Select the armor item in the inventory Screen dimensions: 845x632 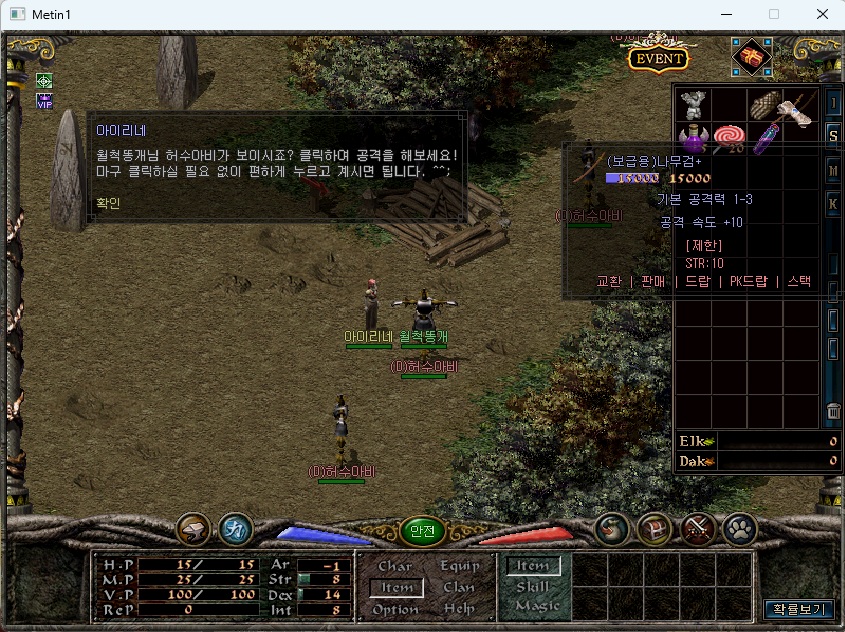694,105
